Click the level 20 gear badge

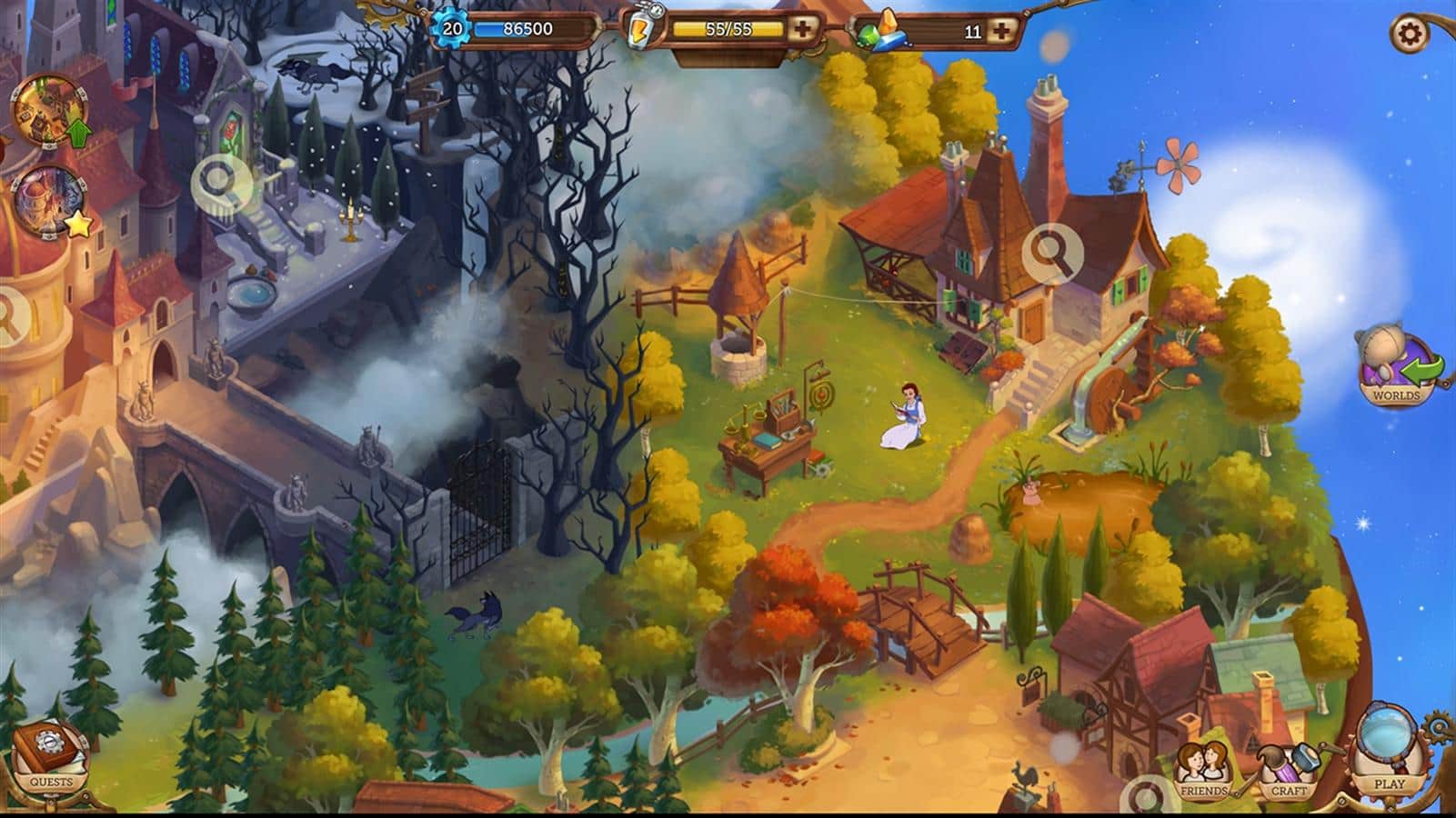click(x=452, y=29)
